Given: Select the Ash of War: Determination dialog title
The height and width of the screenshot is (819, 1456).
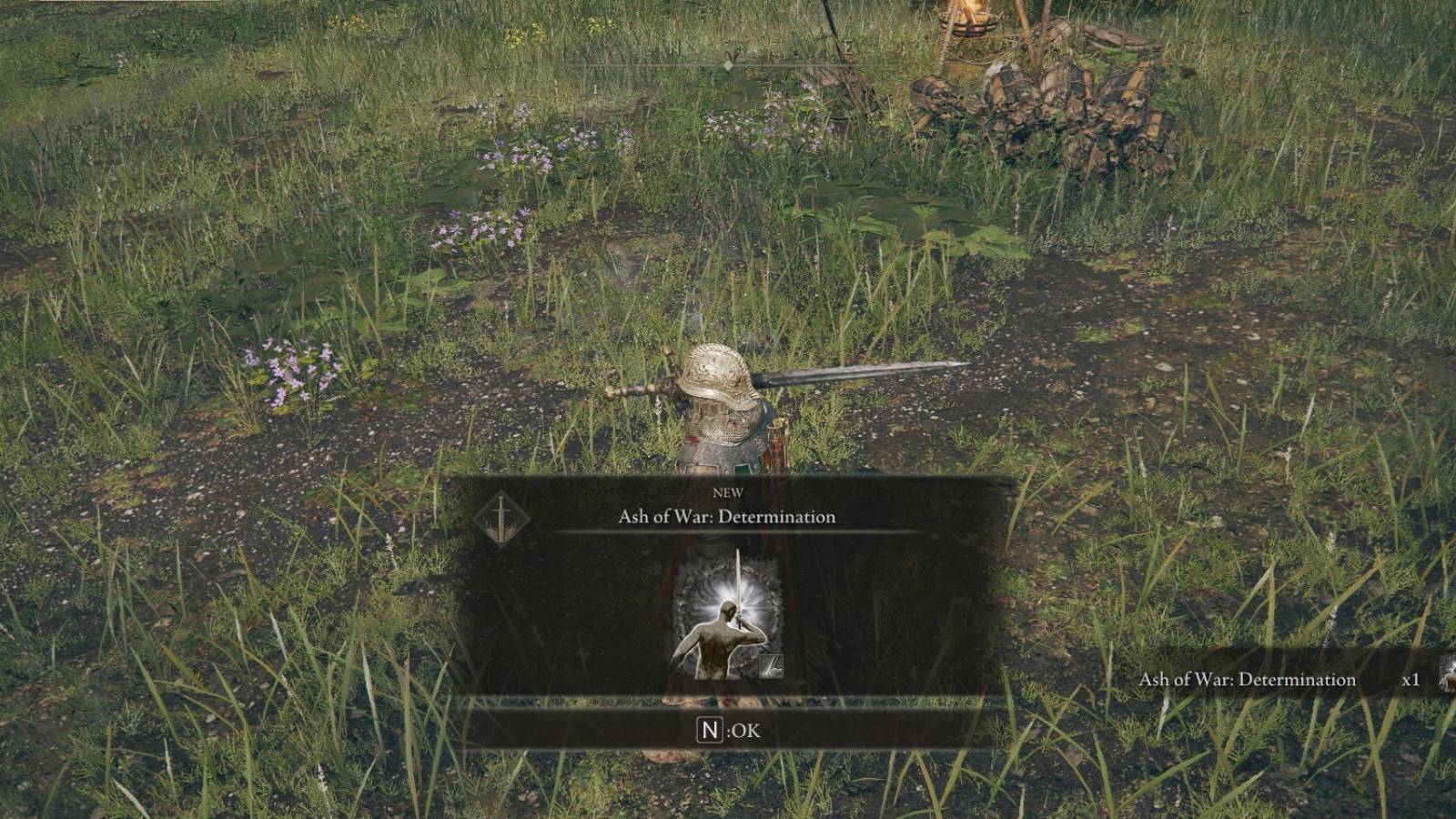Looking at the screenshot, I should click(728, 516).
